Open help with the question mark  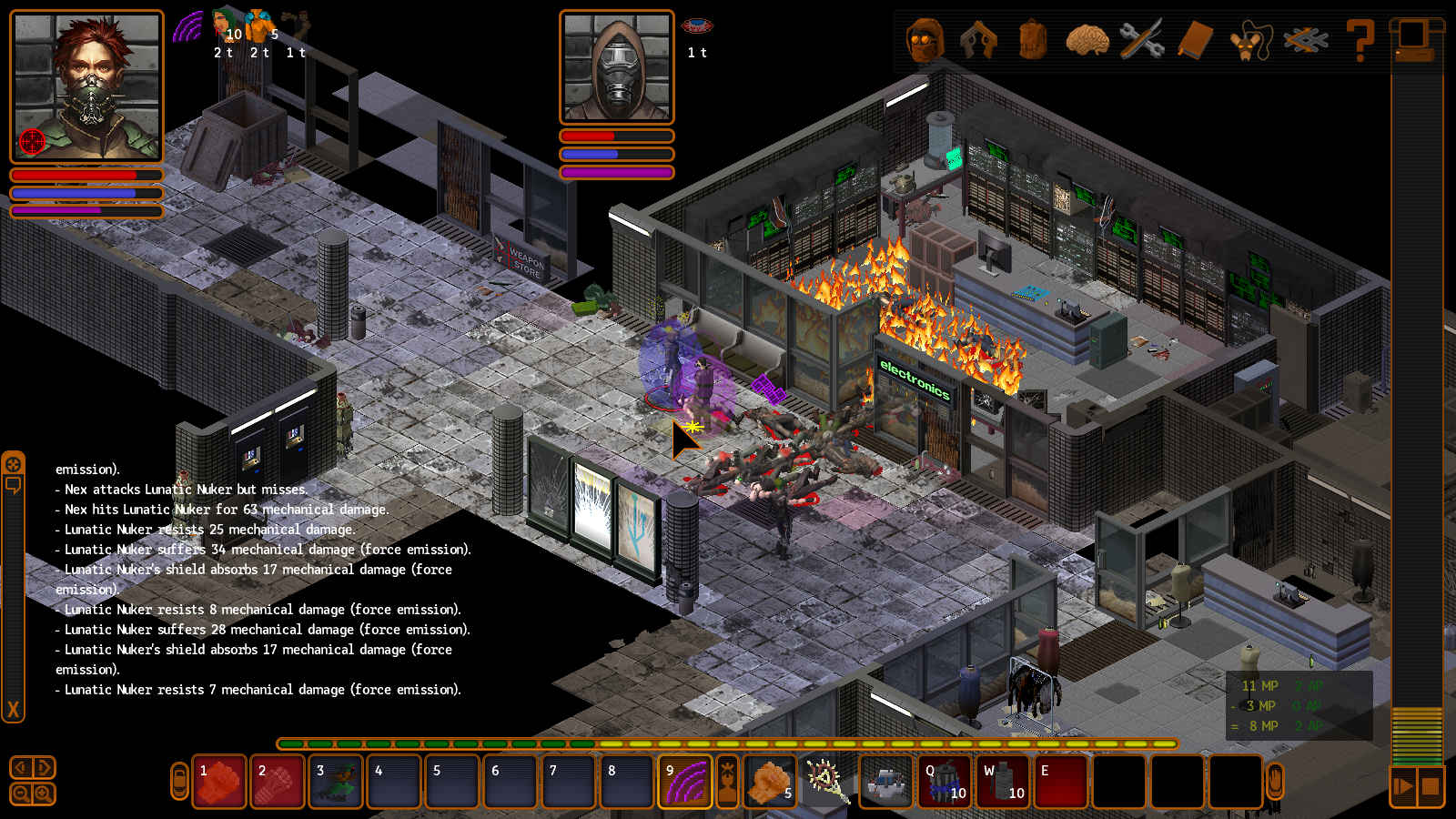(x=1360, y=41)
